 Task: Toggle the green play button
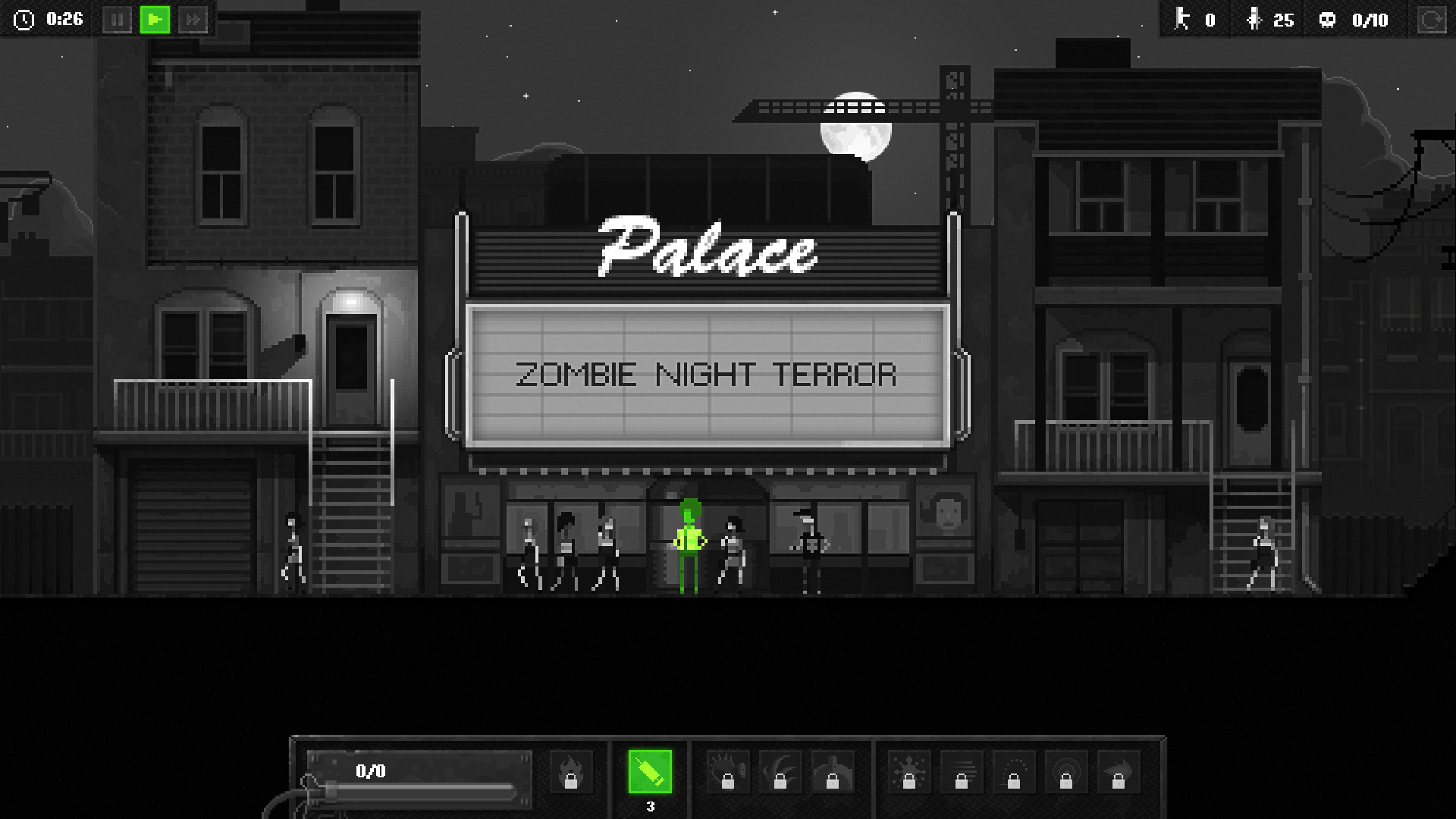(155, 20)
